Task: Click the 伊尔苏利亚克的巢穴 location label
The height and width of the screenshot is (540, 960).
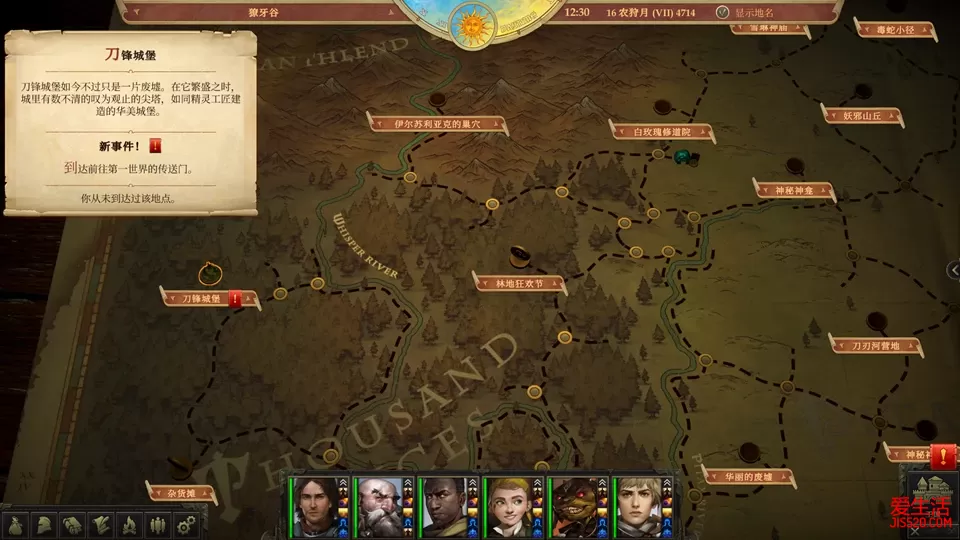Action: click(x=437, y=124)
